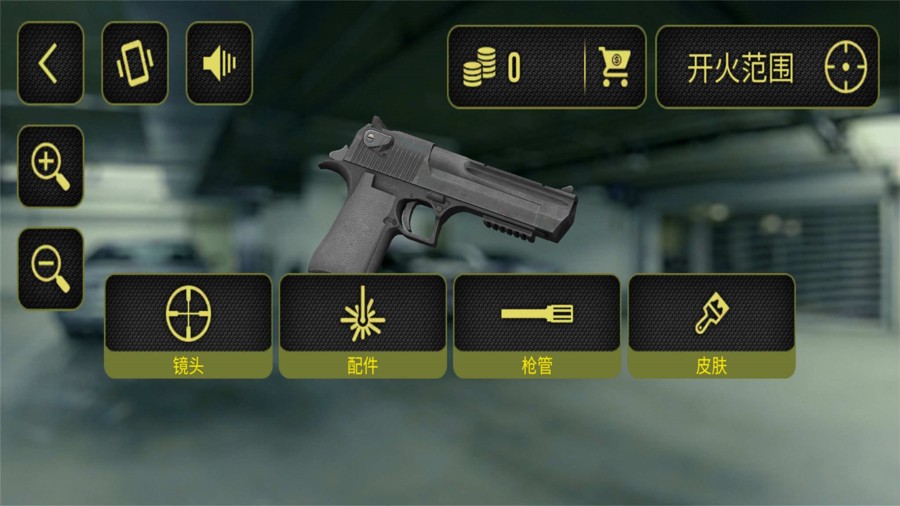This screenshot has height=506, width=900.
Task: Zoom in with the magnifier plus button
Action: [x=50, y=166]
